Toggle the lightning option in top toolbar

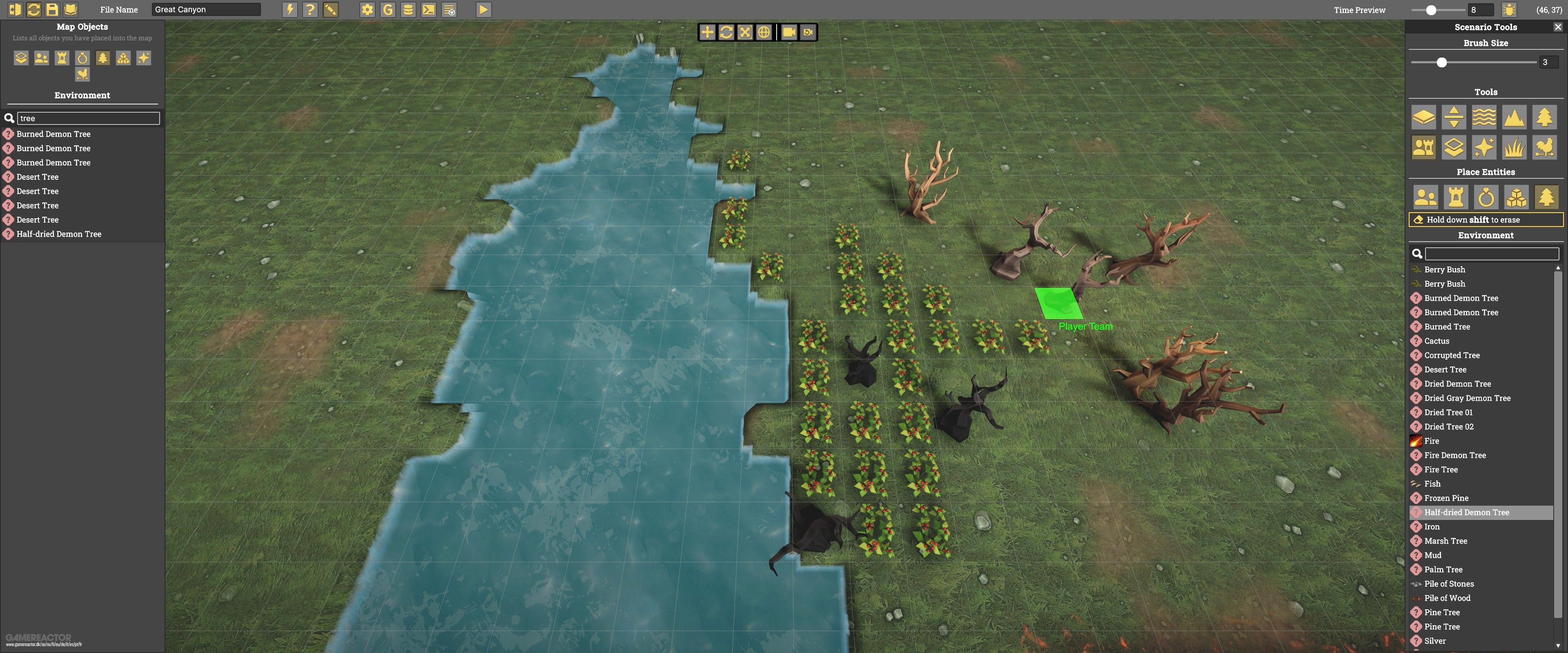[x=290, y=9]
